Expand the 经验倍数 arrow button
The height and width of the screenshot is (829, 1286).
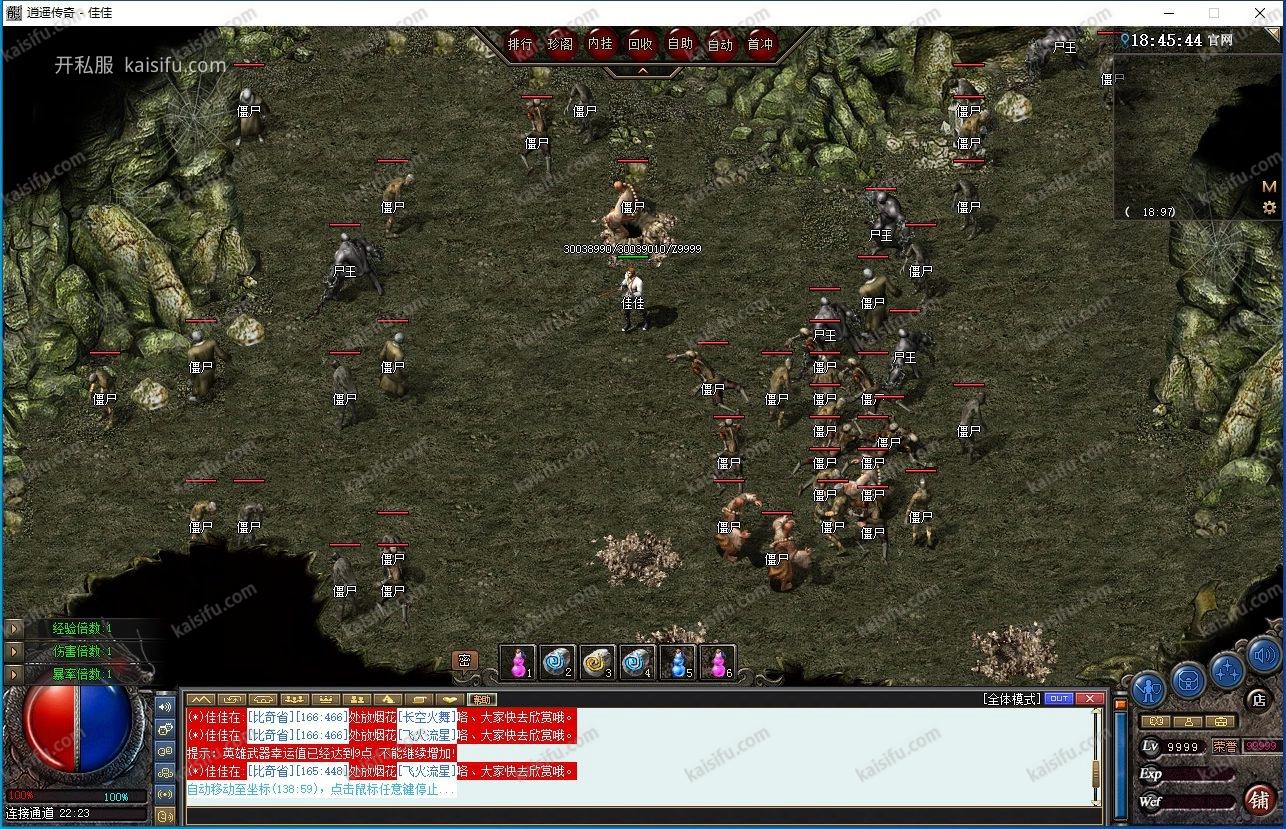(x=14, y=628)
